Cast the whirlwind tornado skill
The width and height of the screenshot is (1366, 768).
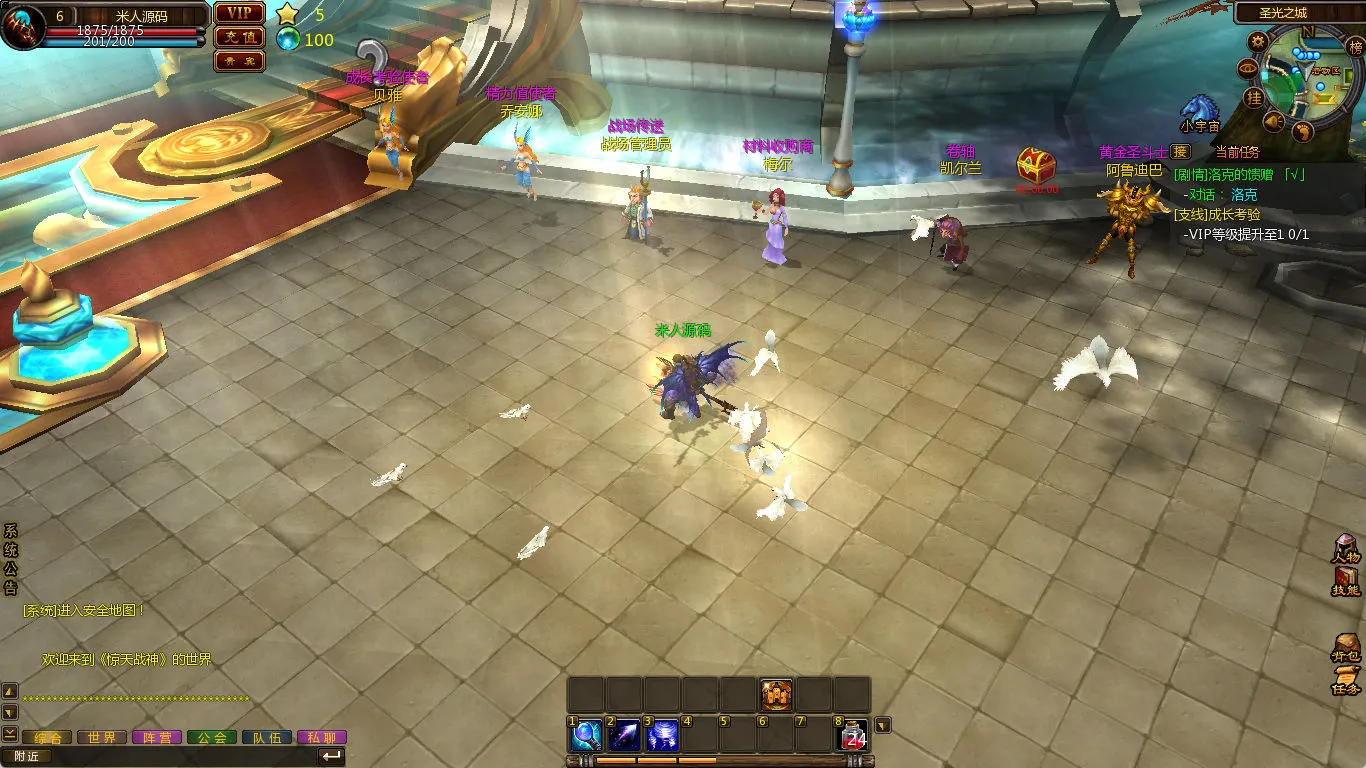tap(662, 736)
